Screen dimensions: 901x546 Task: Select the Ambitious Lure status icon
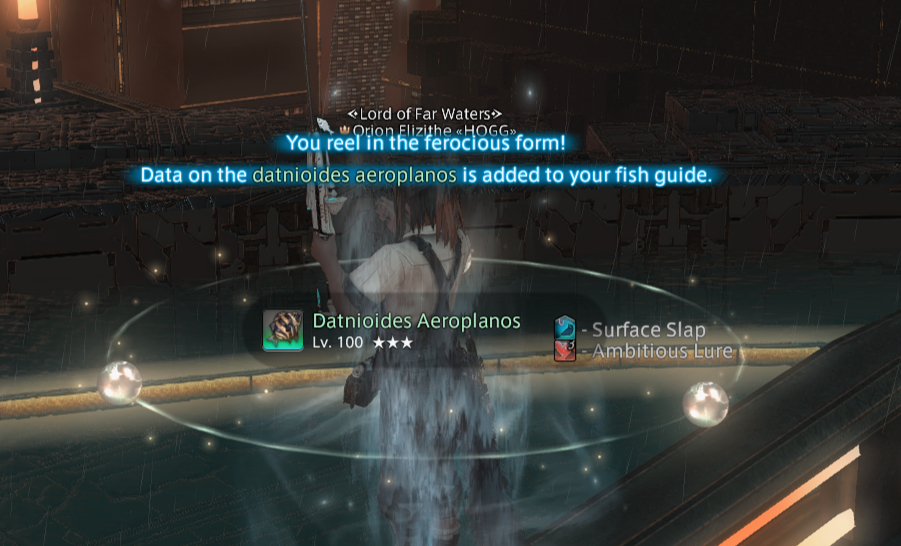click(x=565, y=350)
